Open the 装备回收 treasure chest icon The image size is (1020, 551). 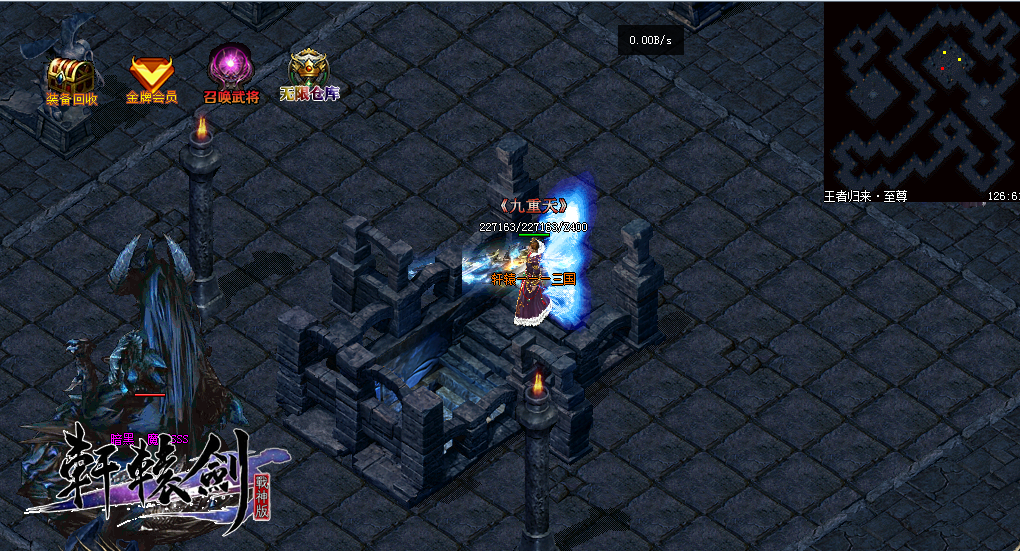tap(71, 76)
